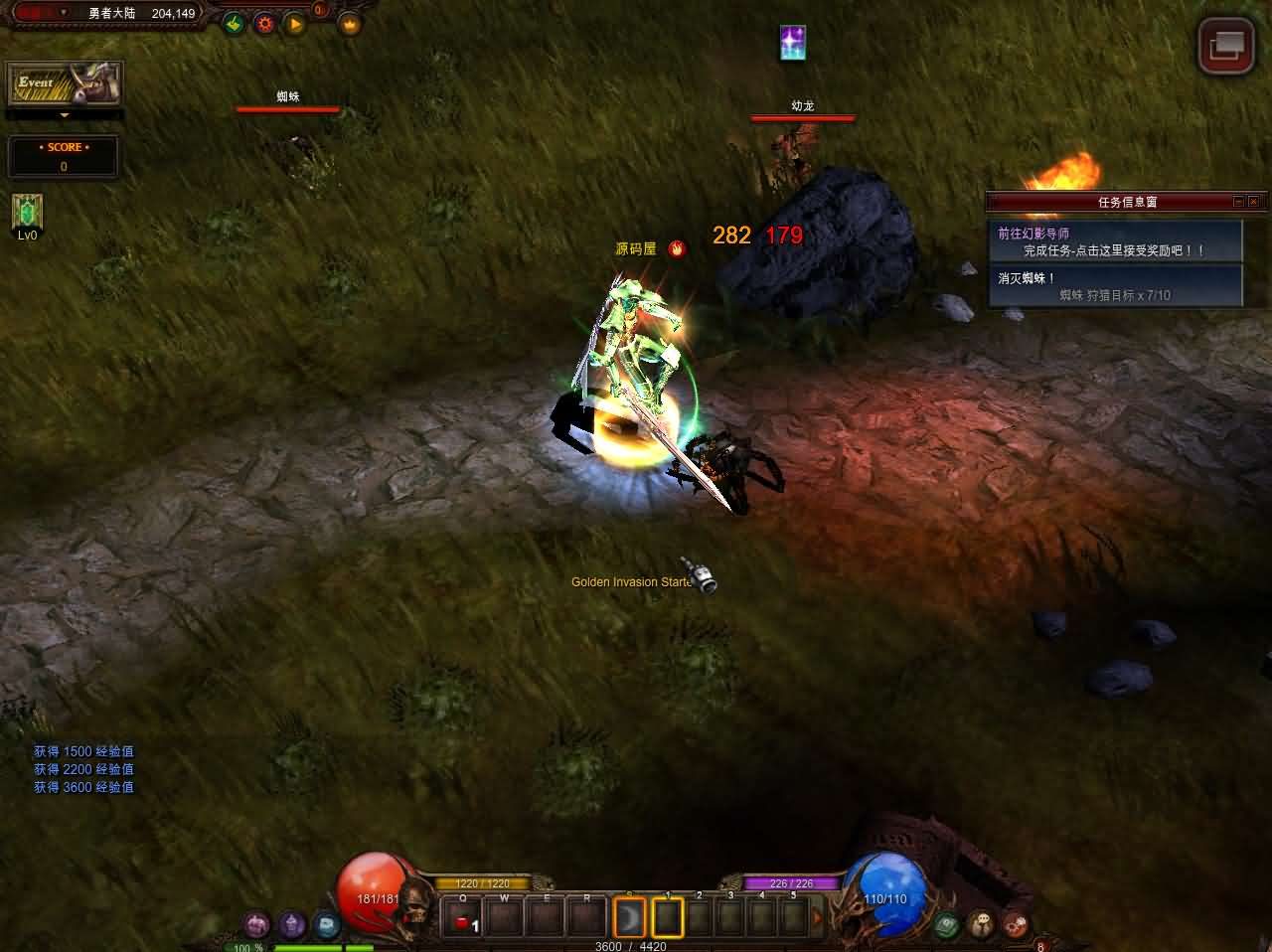This screenshot has height=952, width=1272.
Task: Open the red gears system icon
Action: coord(1016,924)
